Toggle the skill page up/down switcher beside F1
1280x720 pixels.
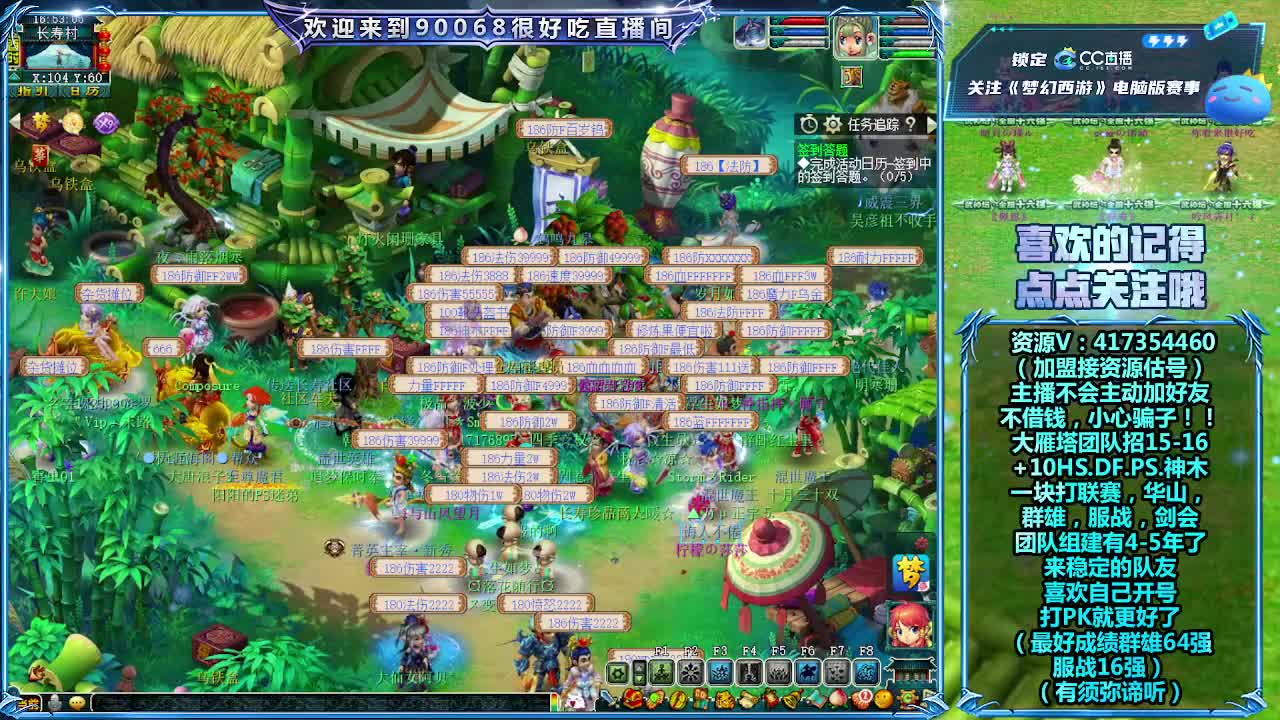(x=639, y=672)
